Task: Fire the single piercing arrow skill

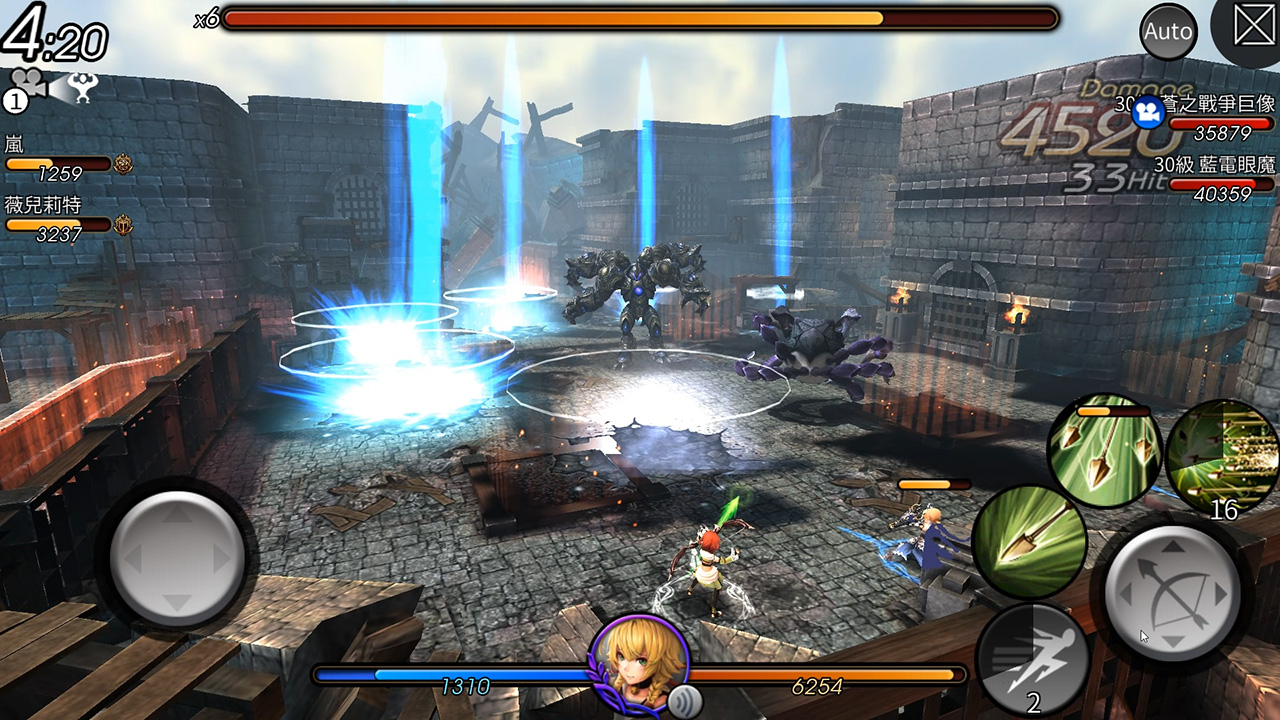Action: click(1029, 541)
